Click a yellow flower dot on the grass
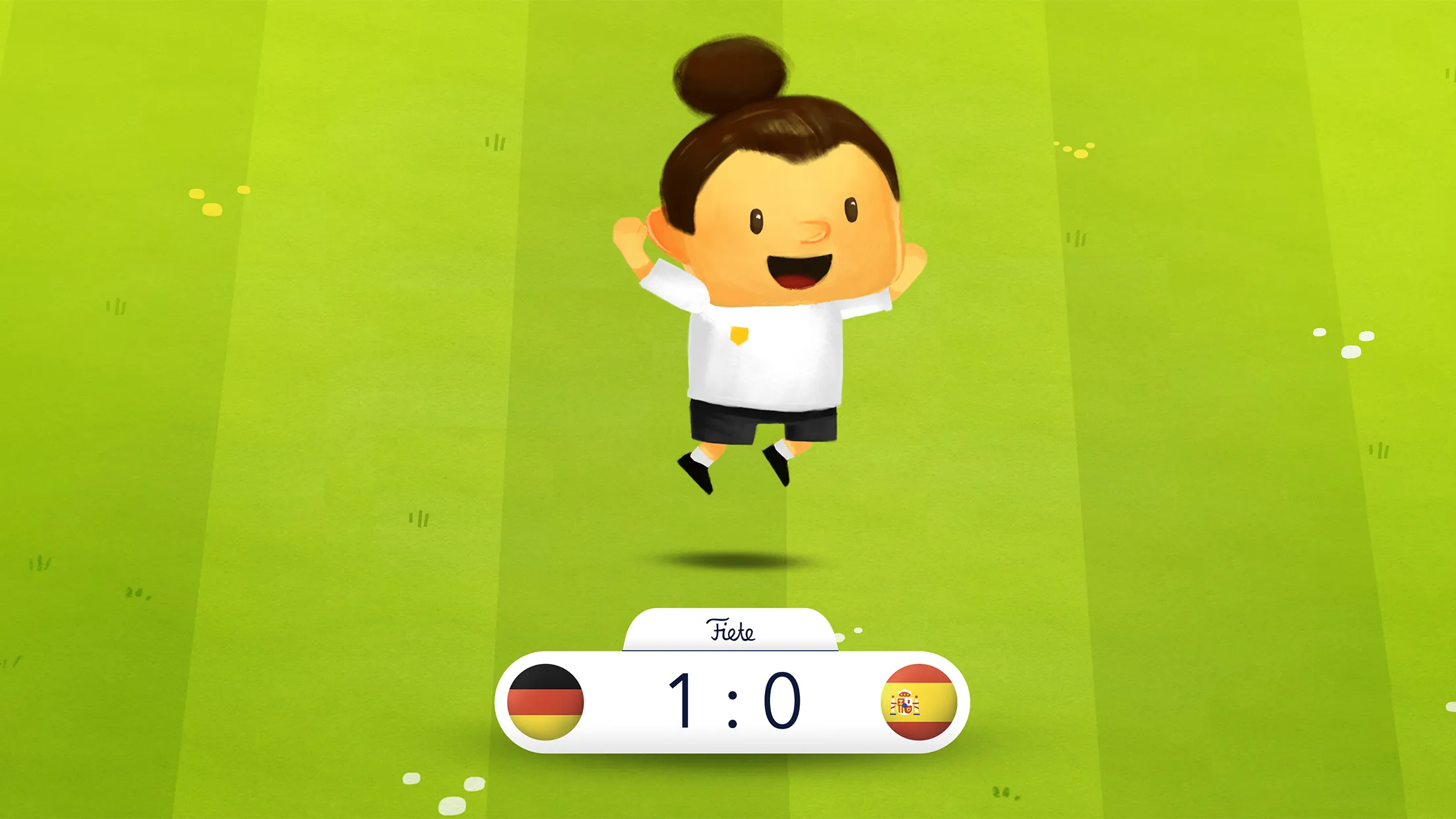 pyautogui.click(x=198, y=193)
